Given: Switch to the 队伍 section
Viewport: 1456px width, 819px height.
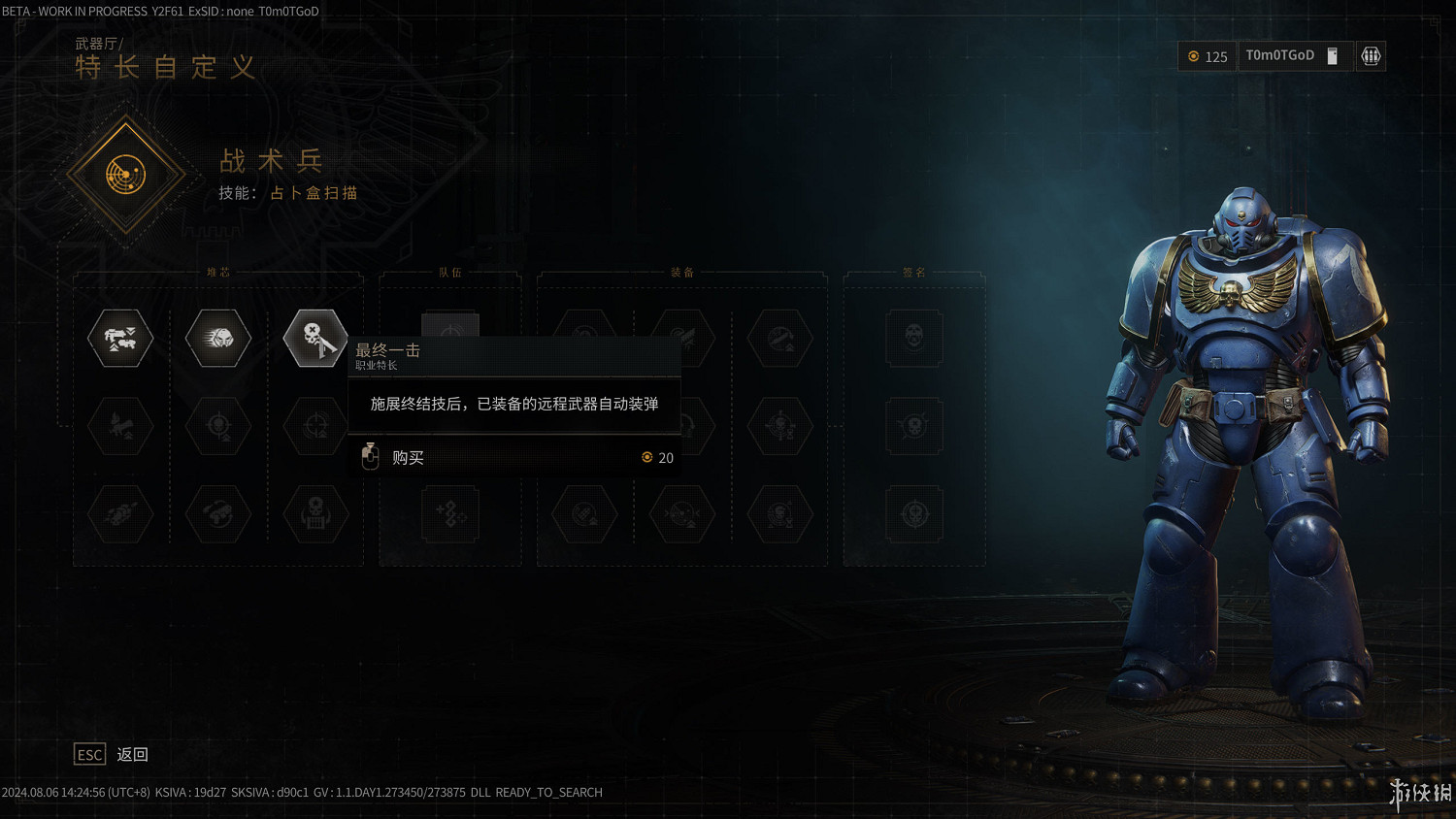Looking at the screenshot, I should 449,273.
